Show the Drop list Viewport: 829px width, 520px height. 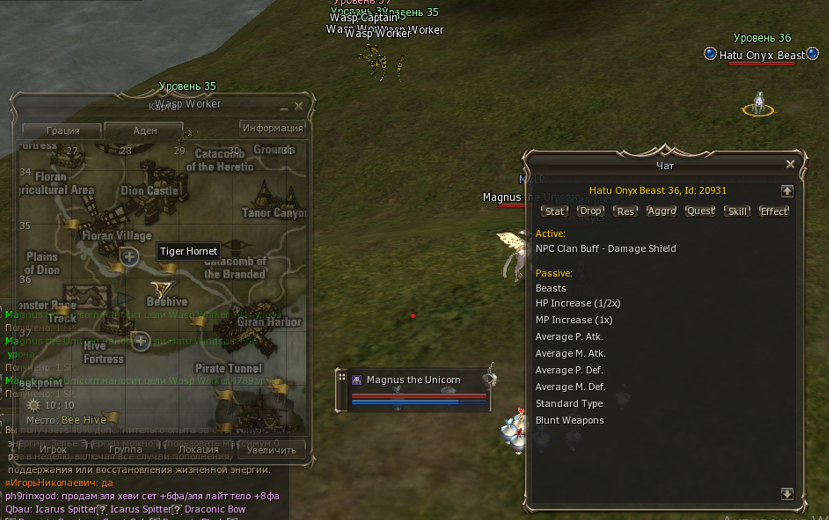tap(590, 211)
